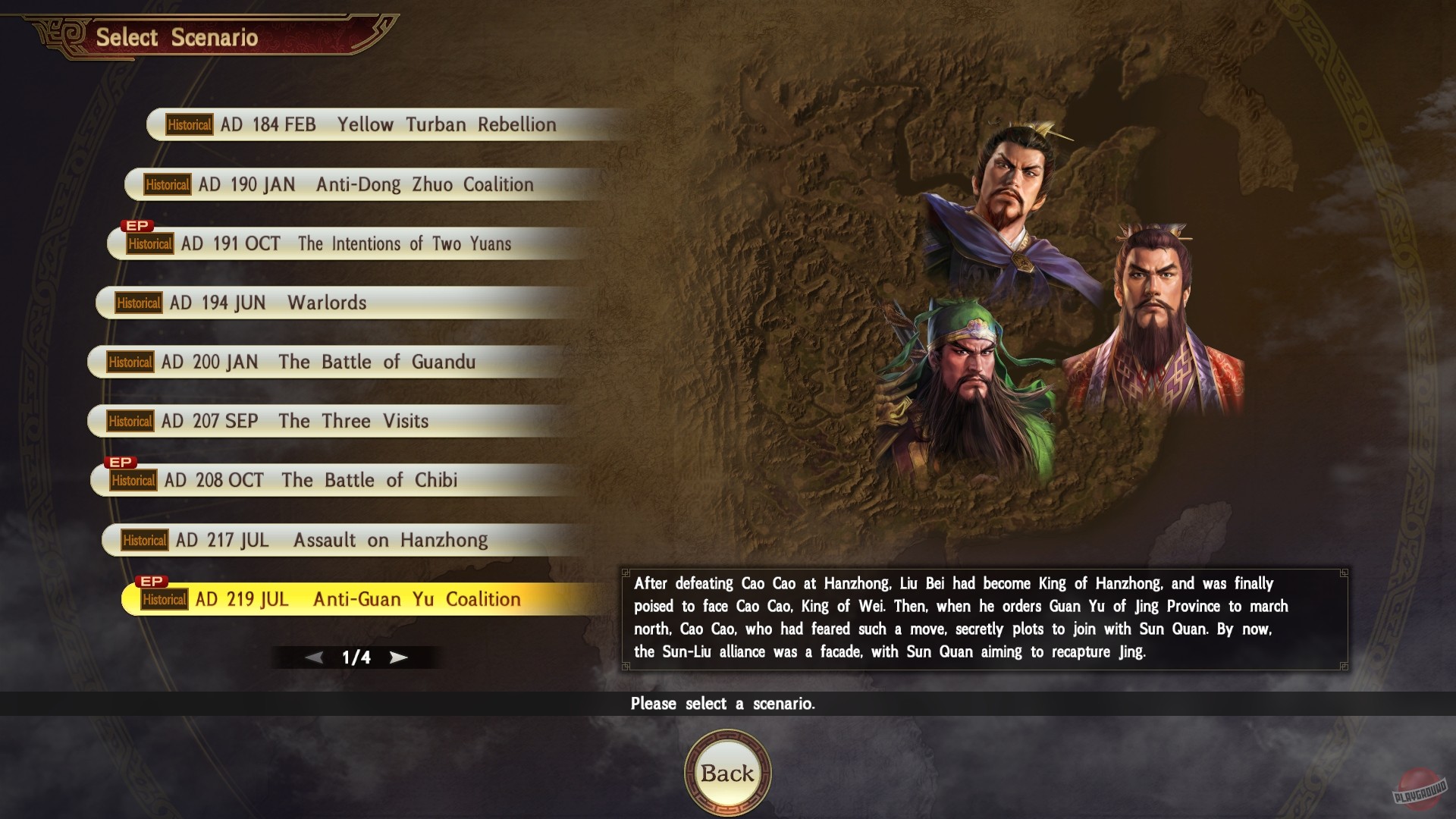Image resolution: width=1456 pixels, height=819 pixels.
Task: Click the Historical badge on Warlords scenario
Action: [x=139, y=303]
